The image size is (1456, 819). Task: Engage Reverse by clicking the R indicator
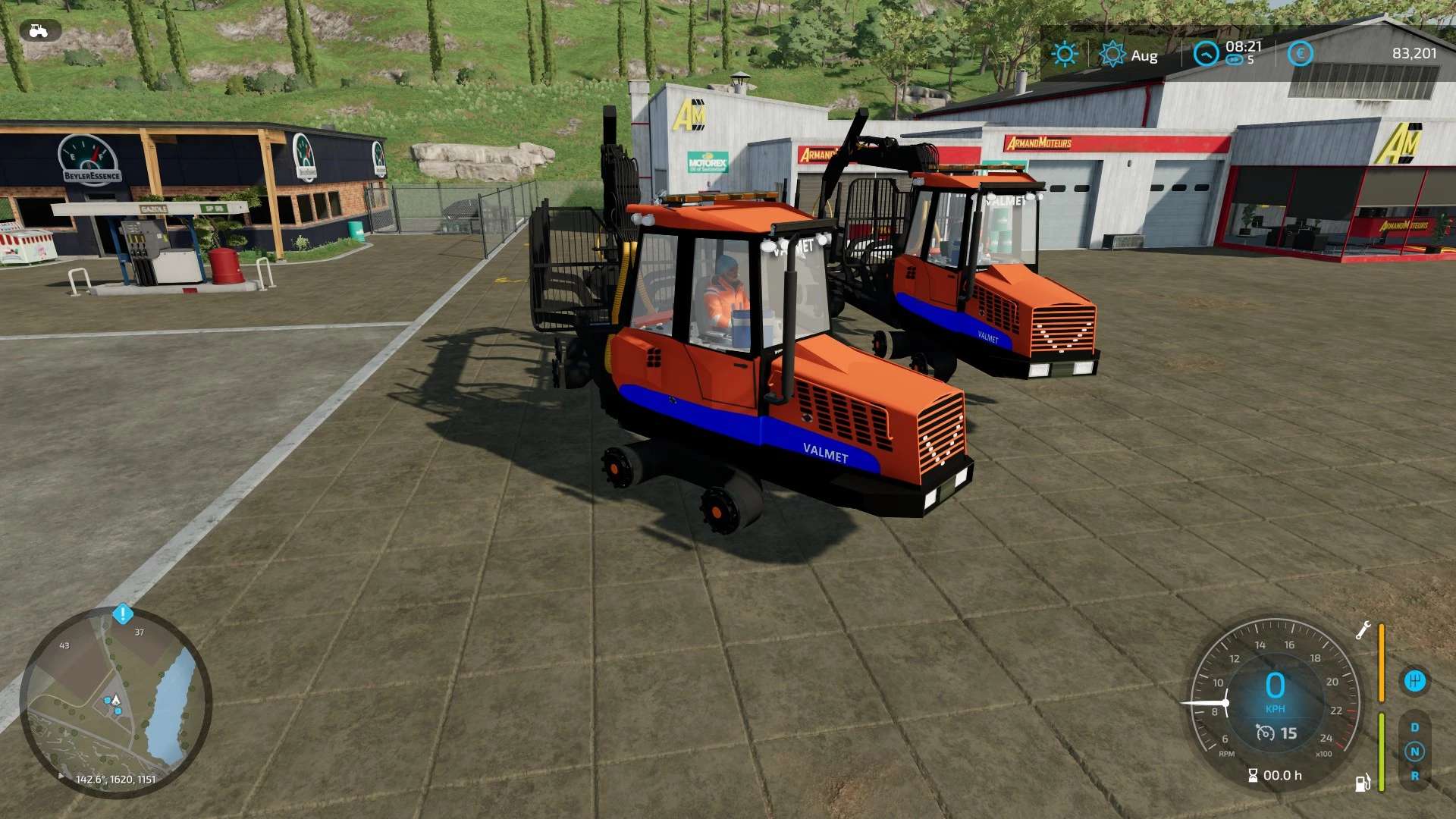[1415, 777]
